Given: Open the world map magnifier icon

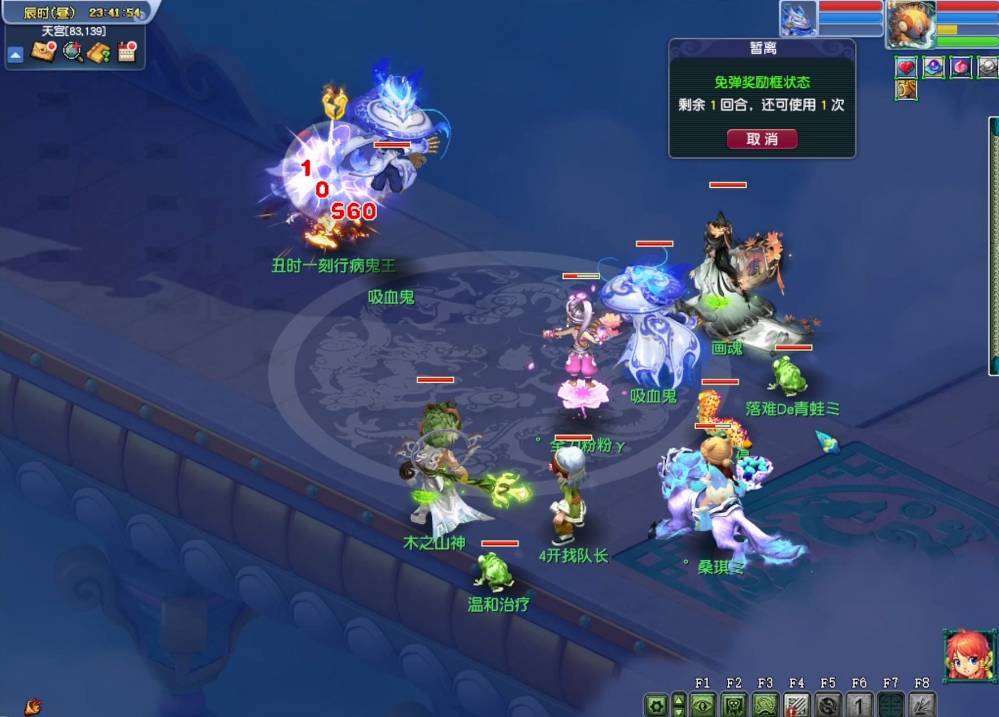Looking at the screenshot, I should [72, 52].
